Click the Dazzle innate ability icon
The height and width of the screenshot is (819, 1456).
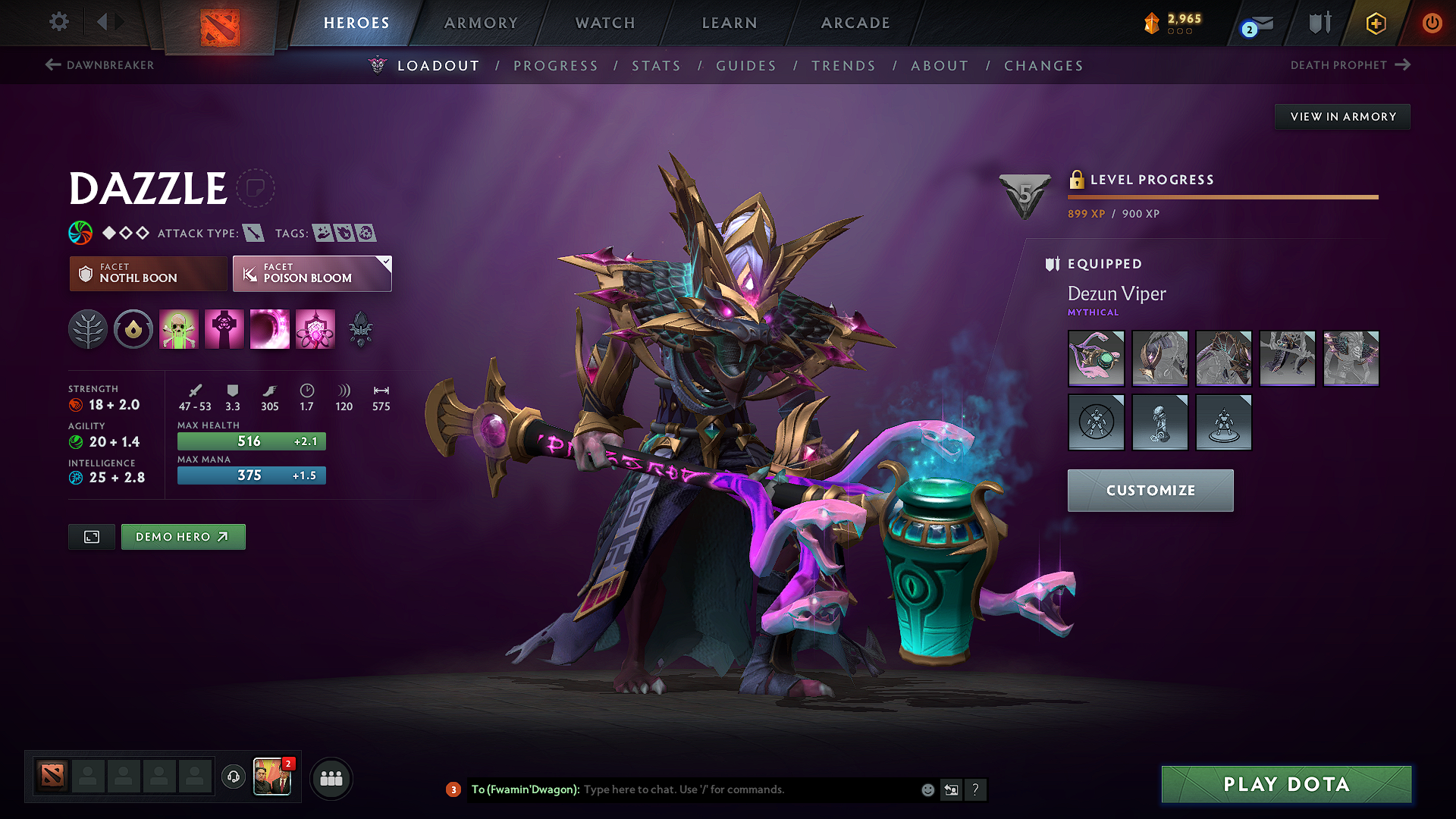pyautogui.click(x=133, y=329)
